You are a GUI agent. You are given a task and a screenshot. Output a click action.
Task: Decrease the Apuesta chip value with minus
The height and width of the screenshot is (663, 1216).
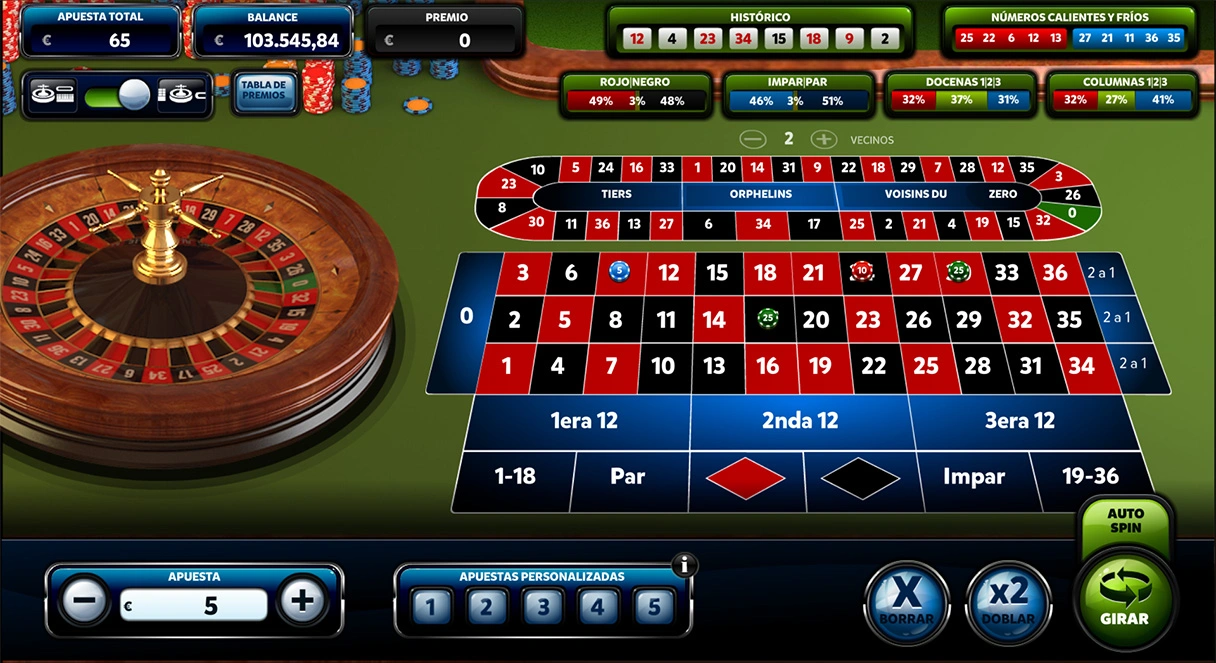tap(85, 601)
